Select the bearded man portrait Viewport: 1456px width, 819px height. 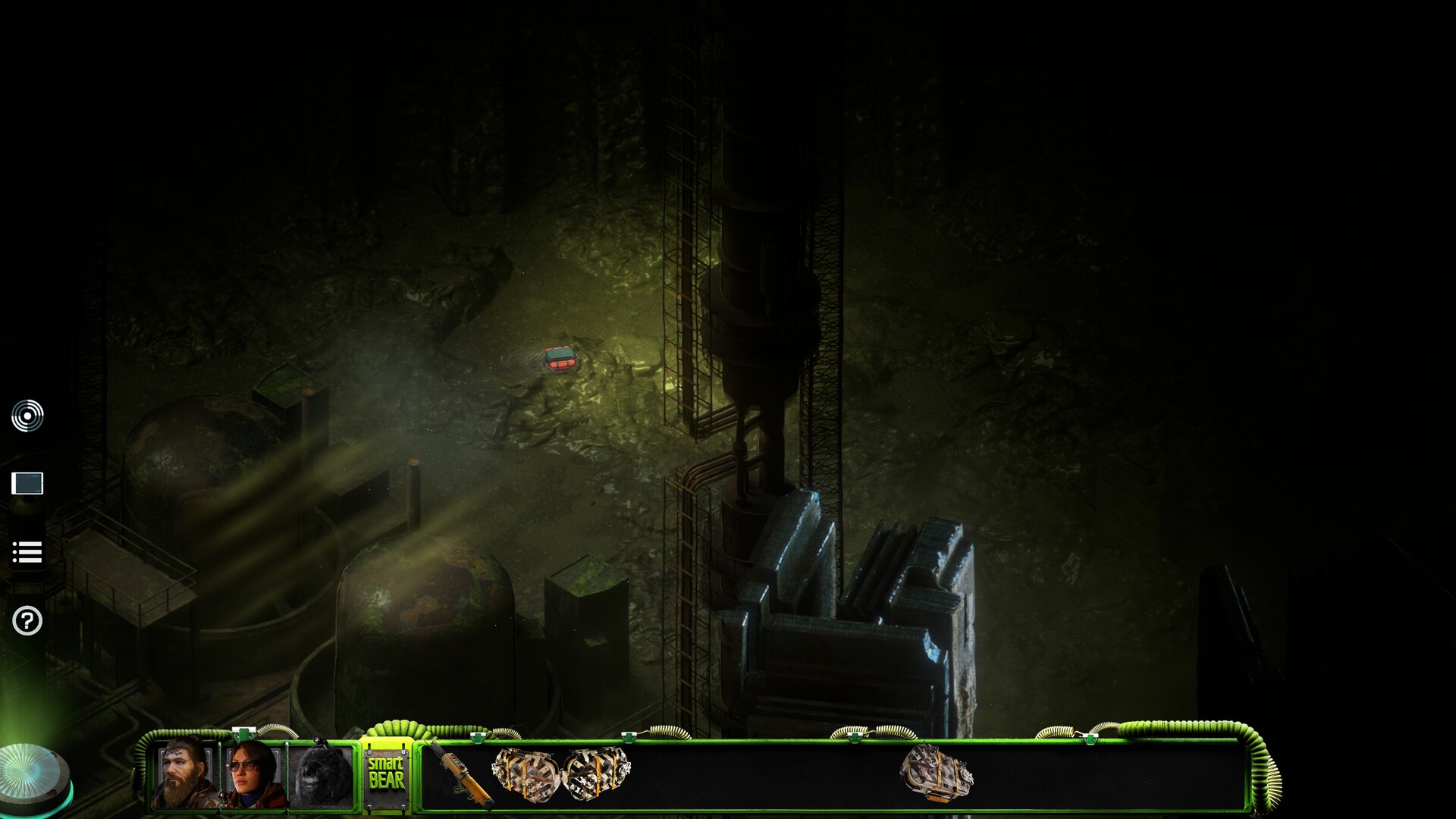pos(184,773)
